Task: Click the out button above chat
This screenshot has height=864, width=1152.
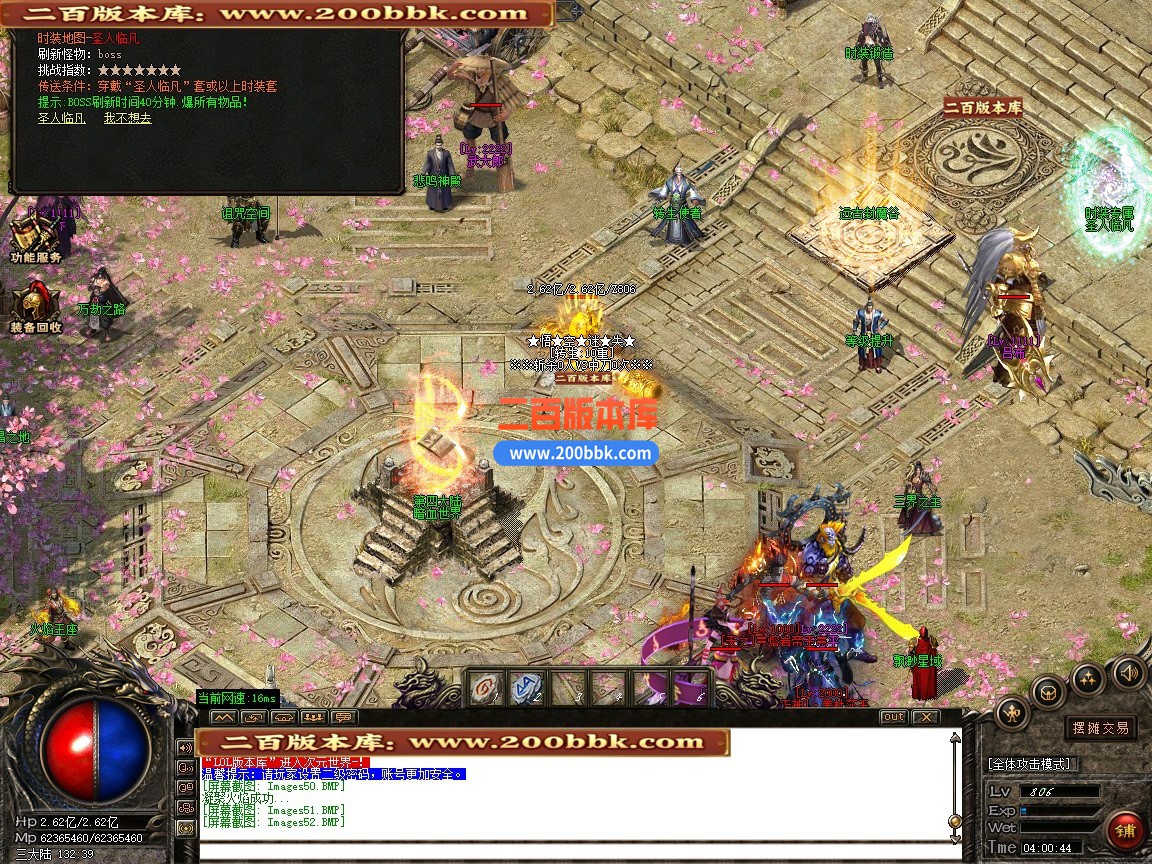Action: (893, 717)
